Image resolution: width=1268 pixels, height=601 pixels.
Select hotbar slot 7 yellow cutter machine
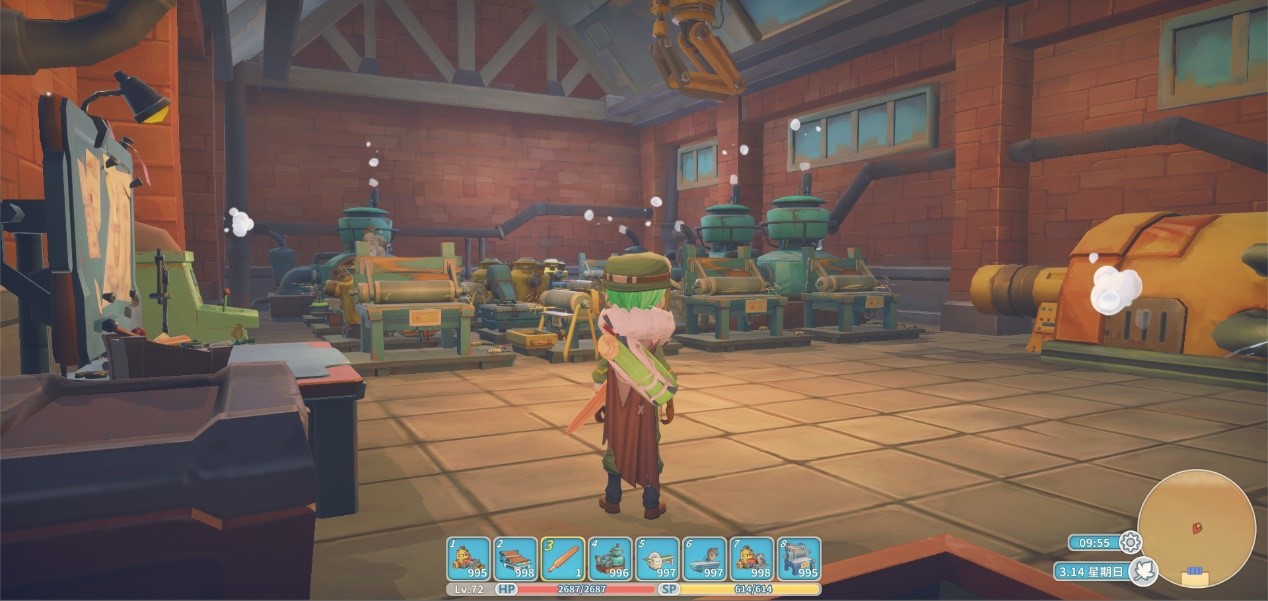pyautogui.click(x=751, y=558)
